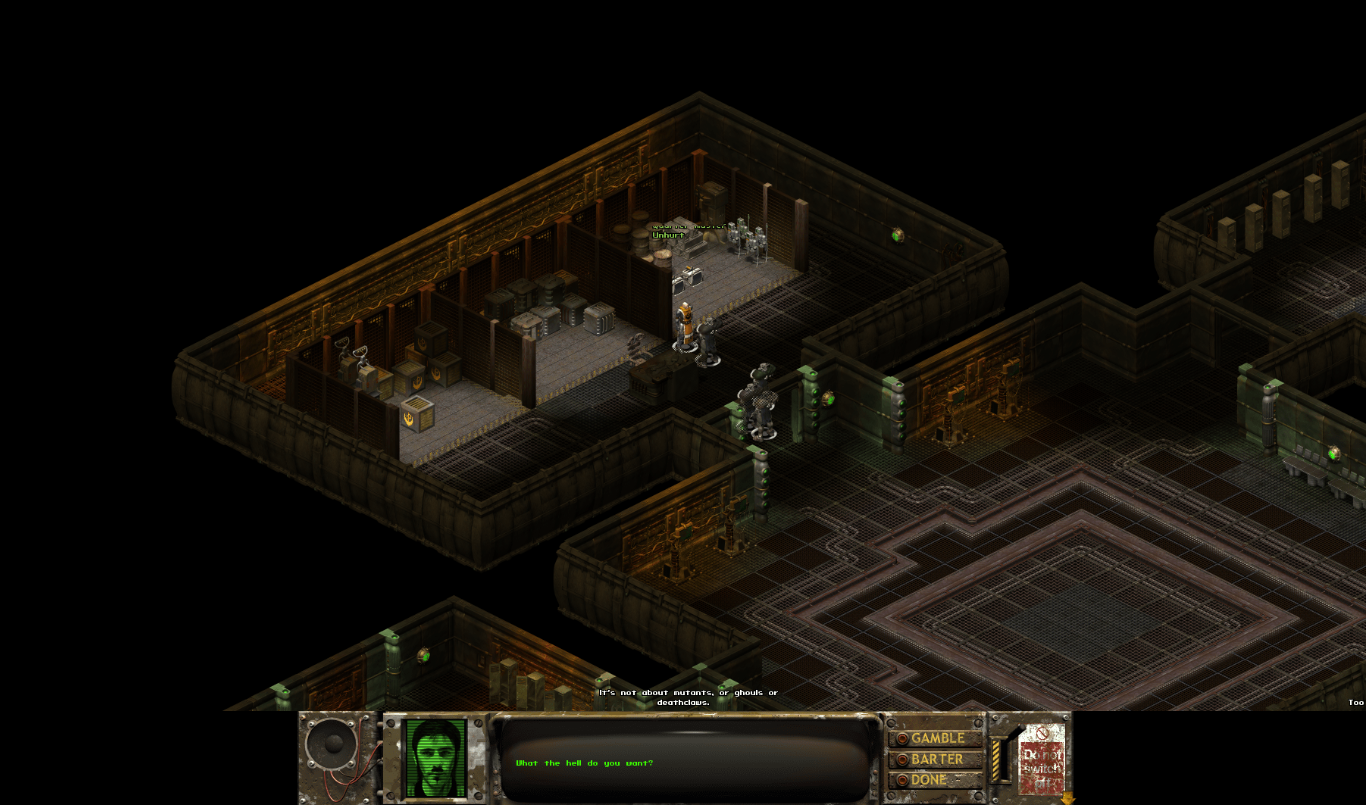Screen dimensions: 1366x805
Task: Click the boombox sitting on the counter
Action: pos(688,276)
